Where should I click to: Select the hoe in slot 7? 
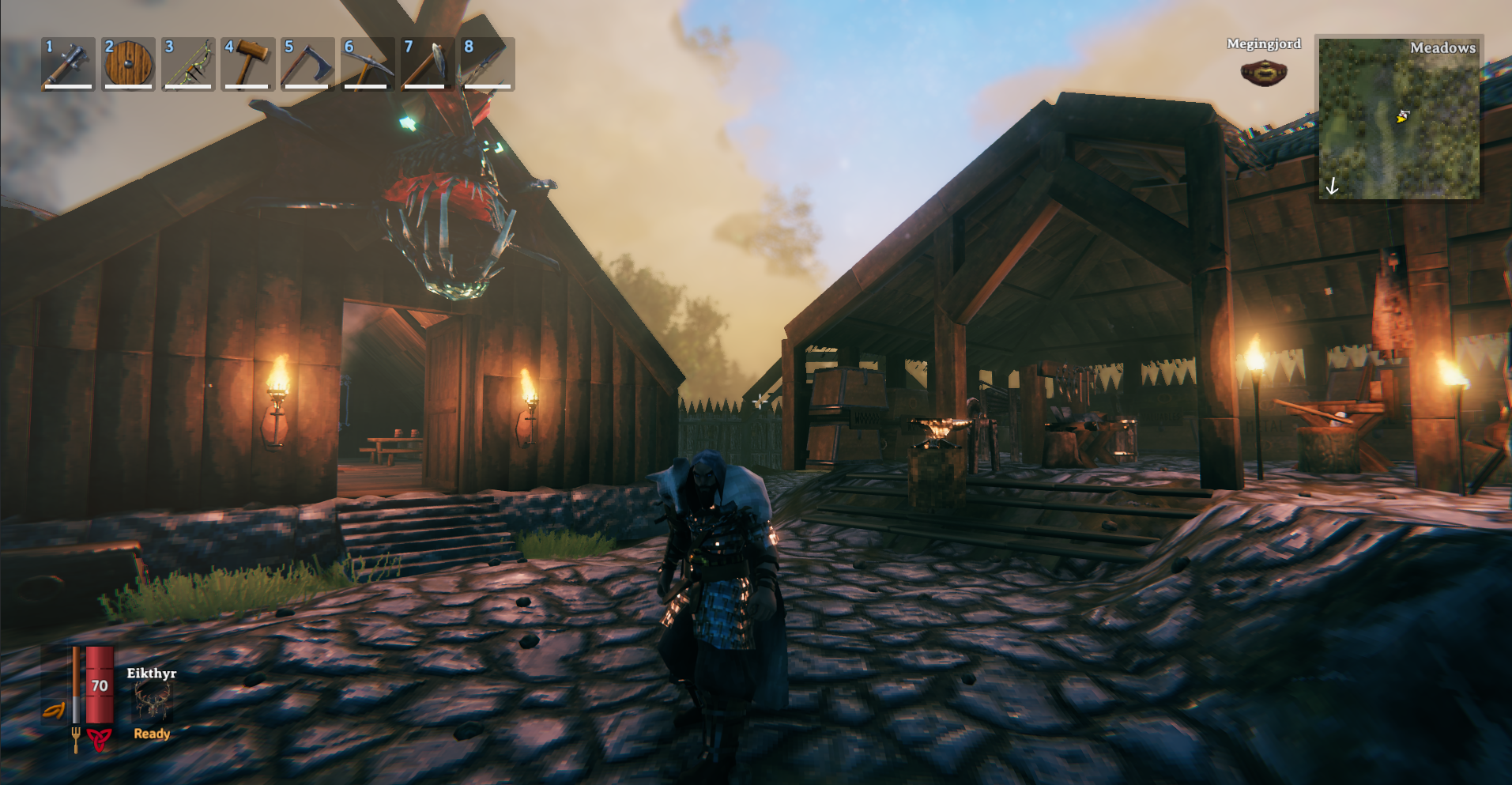click(428, 64)
